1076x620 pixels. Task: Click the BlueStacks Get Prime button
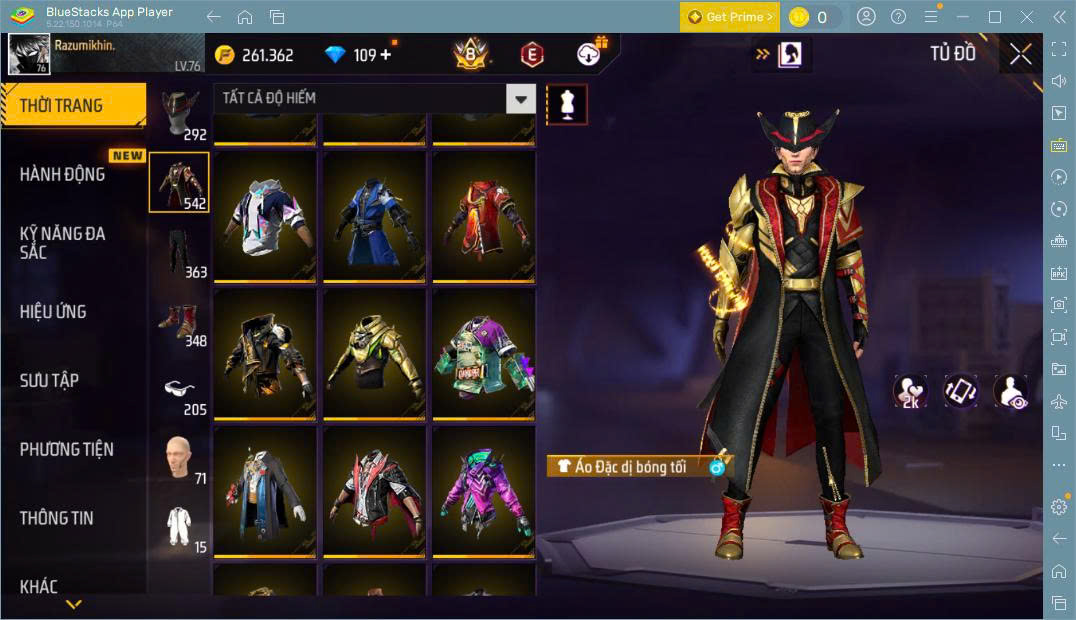click(729, 17)
